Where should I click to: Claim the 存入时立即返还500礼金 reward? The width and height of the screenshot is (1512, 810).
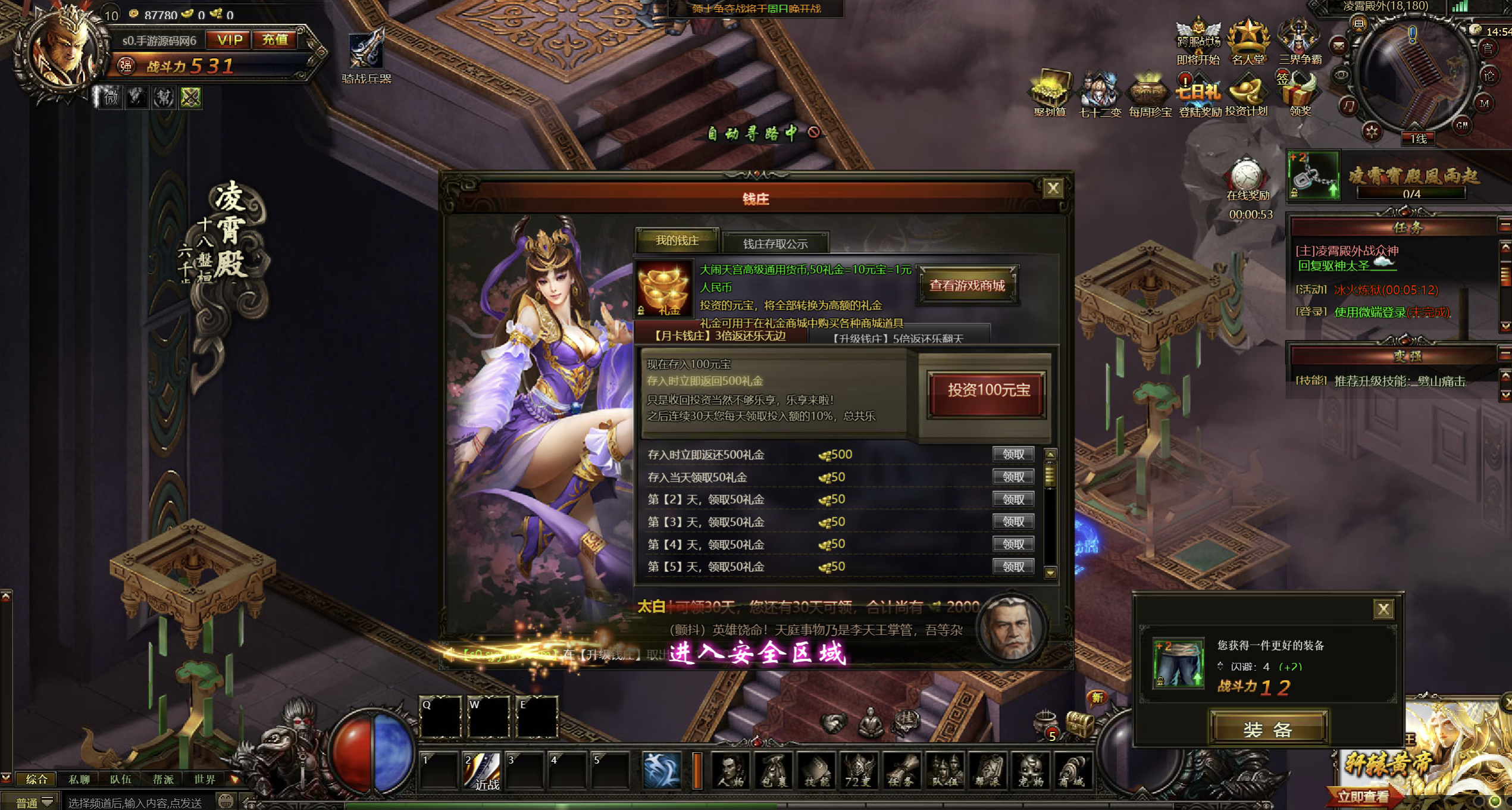(1013, 455)
